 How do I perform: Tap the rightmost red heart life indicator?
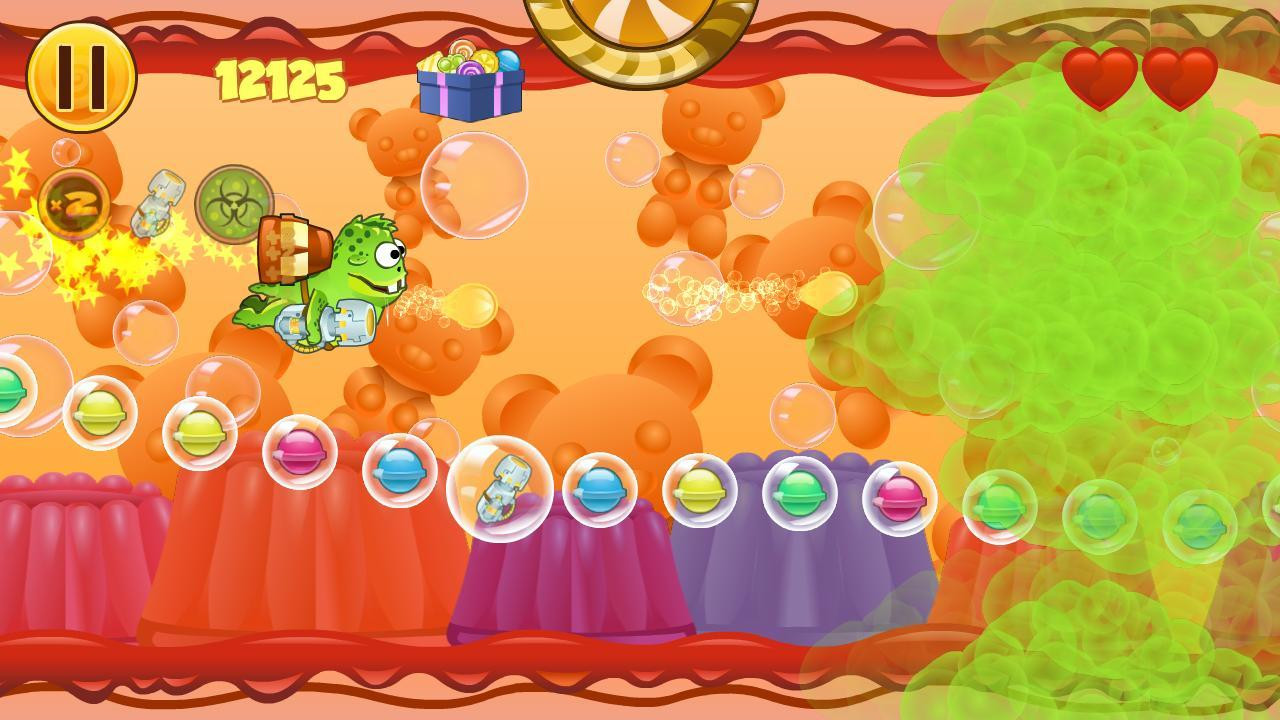click(x=1180, y=78)
